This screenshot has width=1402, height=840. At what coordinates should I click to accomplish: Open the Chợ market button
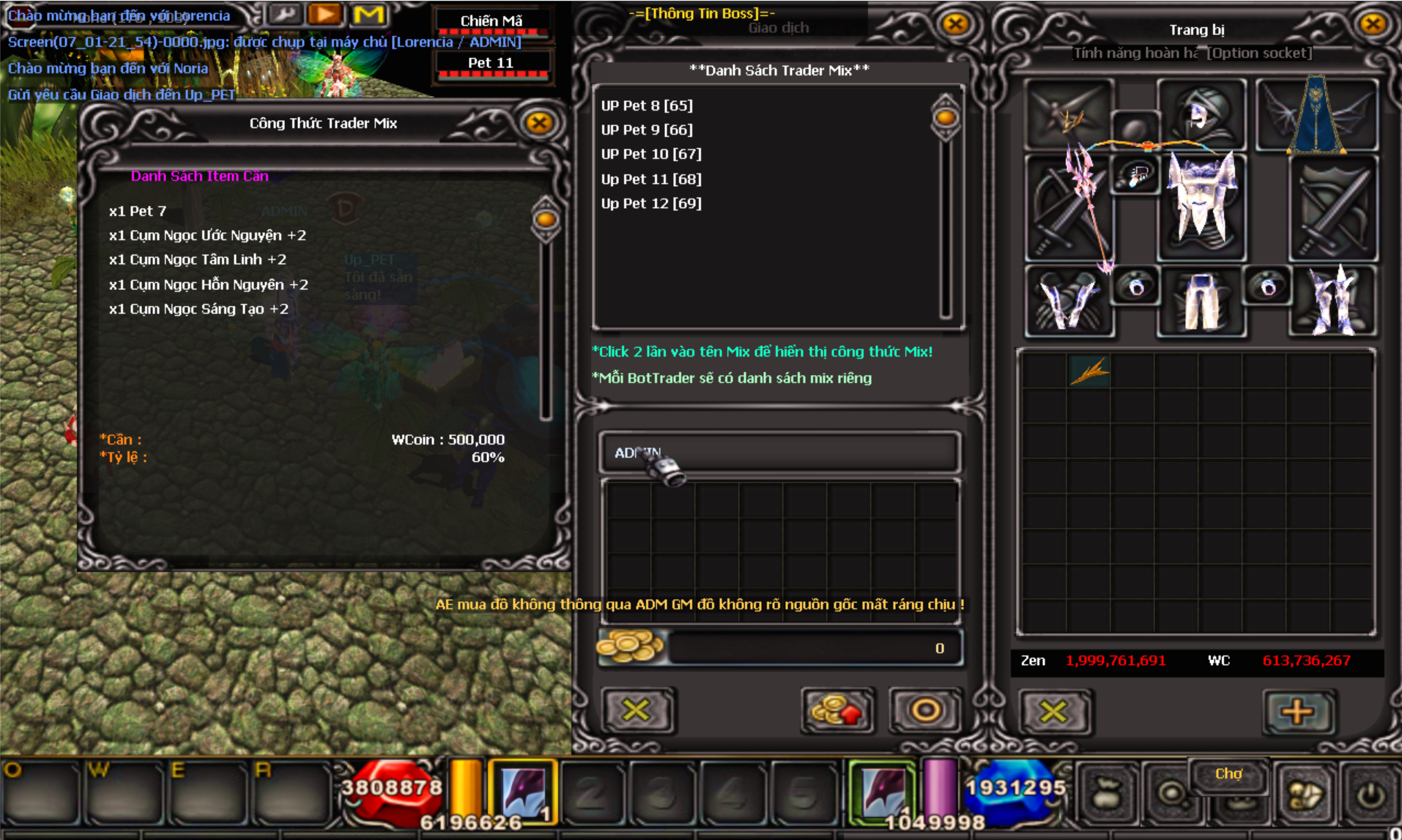point(1228,775)
